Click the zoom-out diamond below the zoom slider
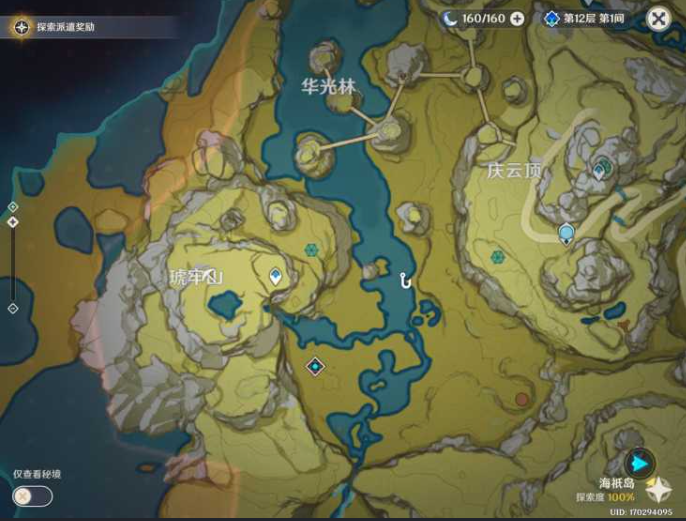This screenshot has height=521, width=686. click(x=12, y=309)
